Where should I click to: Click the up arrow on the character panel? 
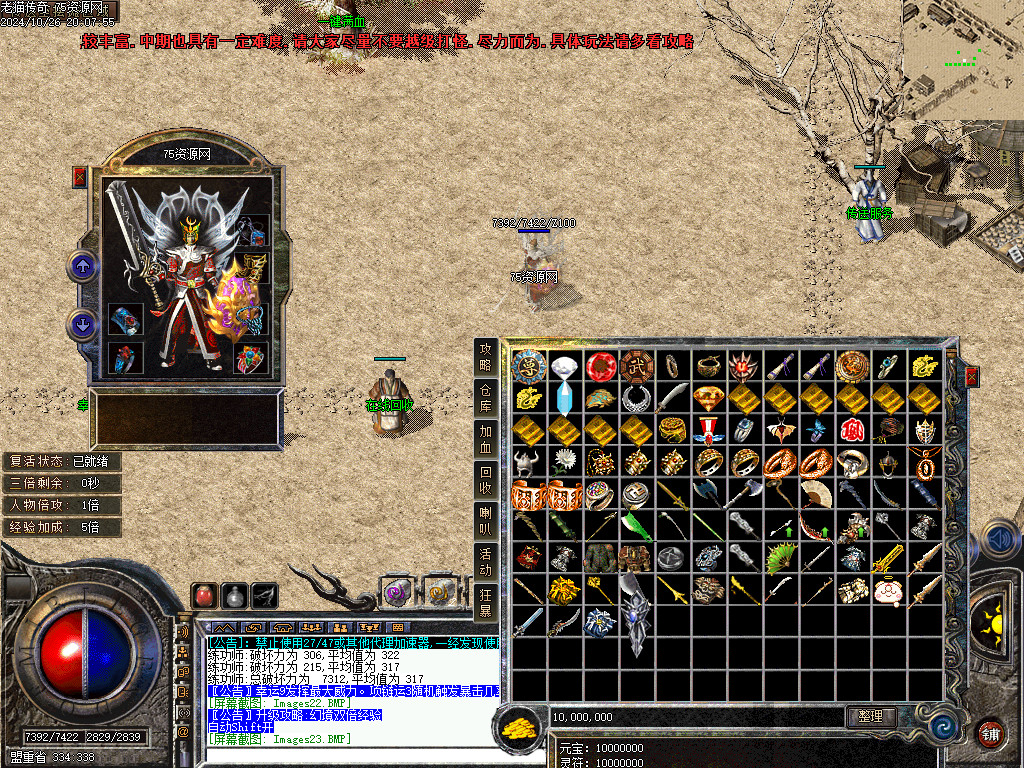[x=82, y=266]
